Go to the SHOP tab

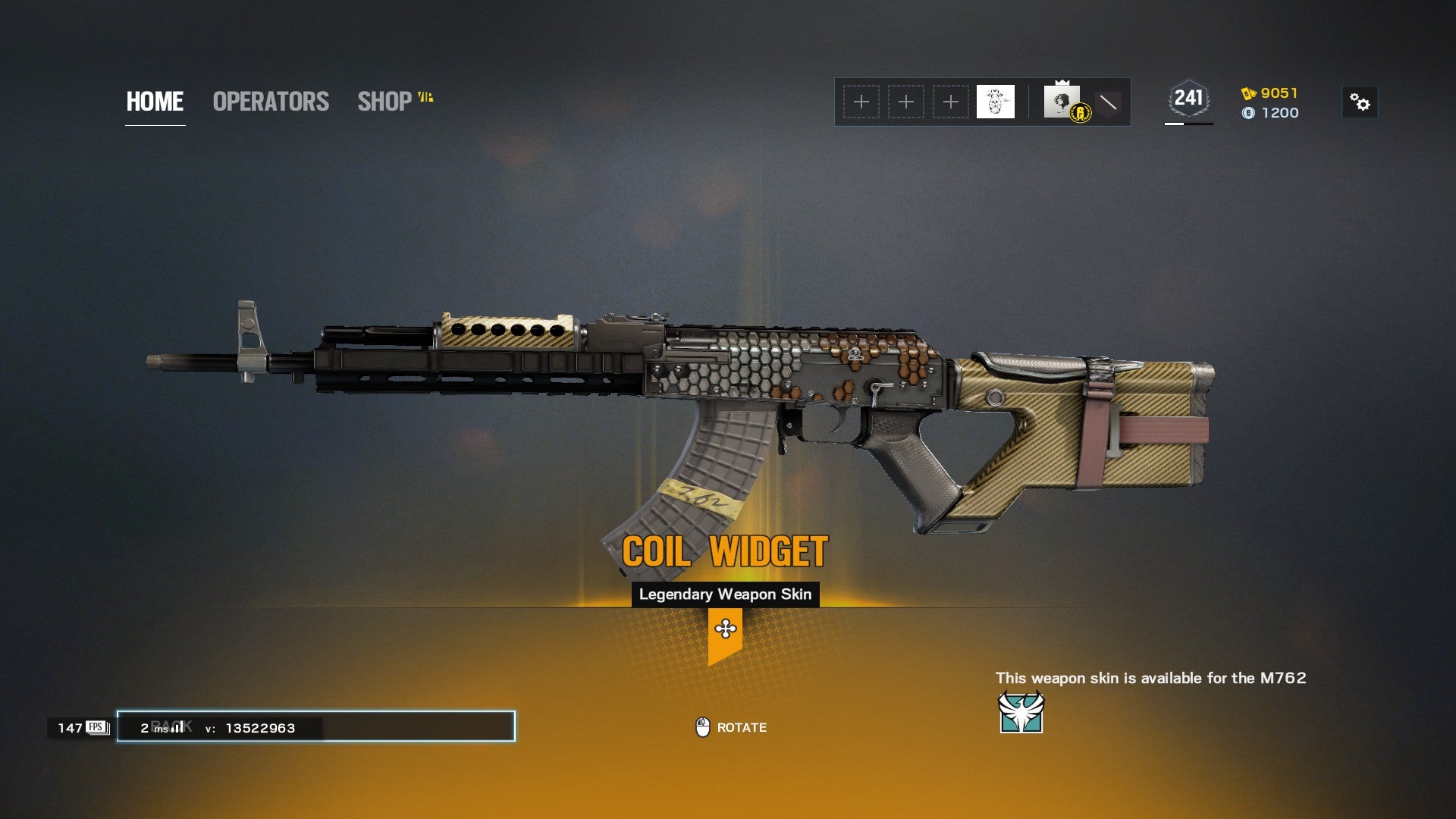click(x=385, y=102)
